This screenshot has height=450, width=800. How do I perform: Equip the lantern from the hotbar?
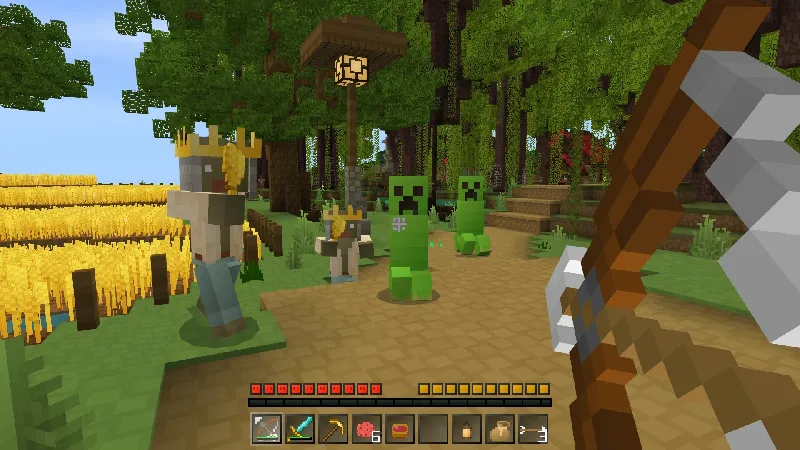click(x=466, y=428)
